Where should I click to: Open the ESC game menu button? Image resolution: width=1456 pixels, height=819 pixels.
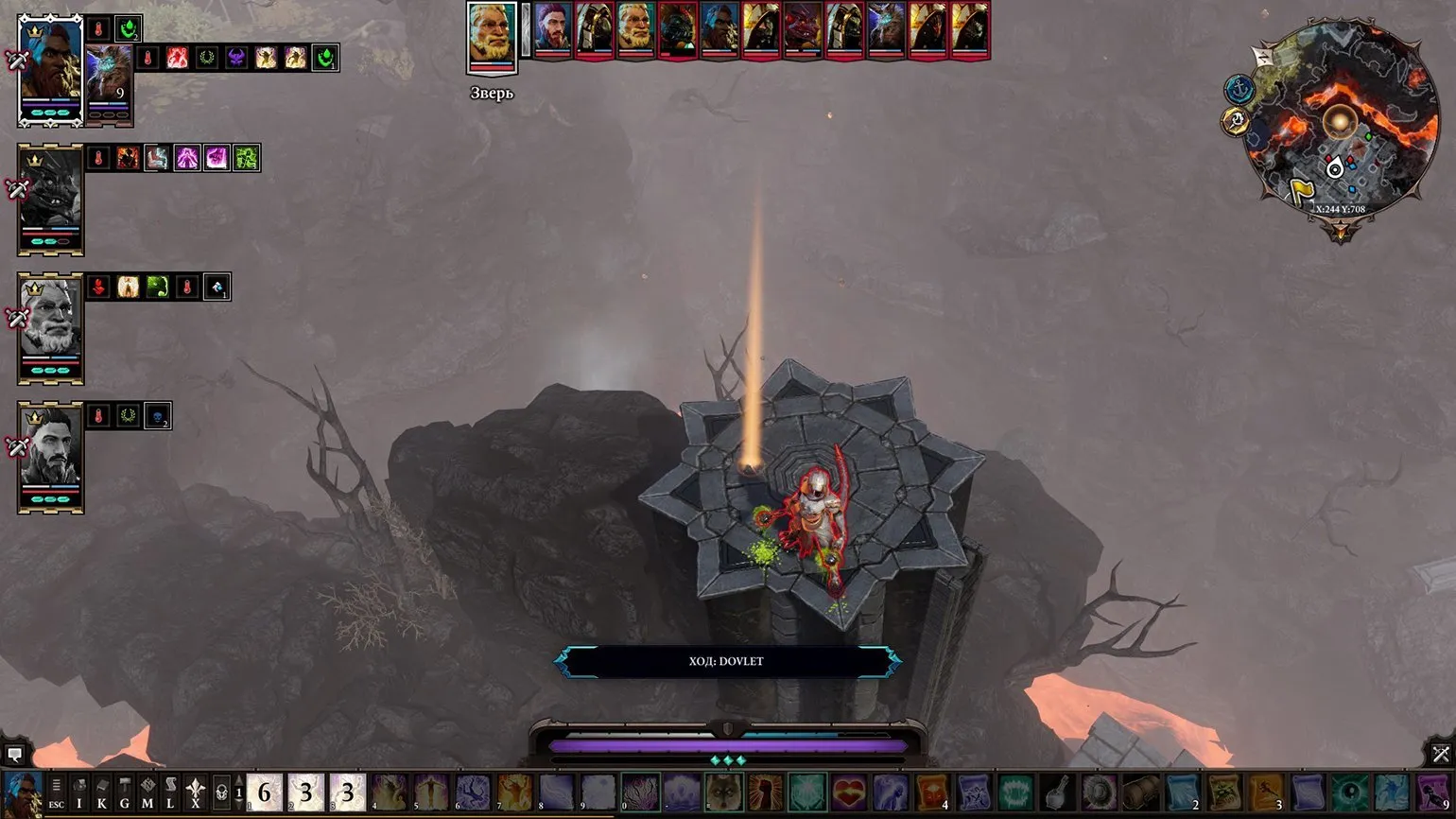[57, 793]
